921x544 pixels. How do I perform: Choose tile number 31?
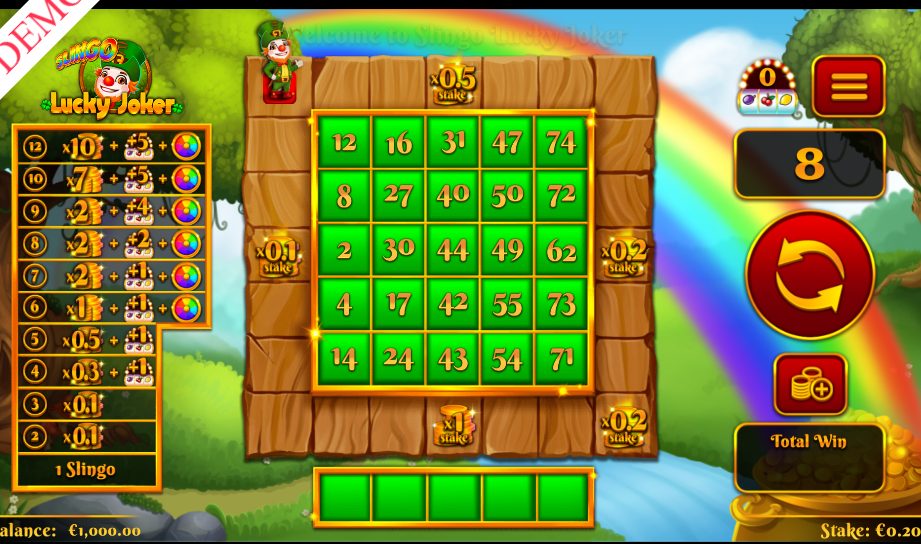pos(453,142)
